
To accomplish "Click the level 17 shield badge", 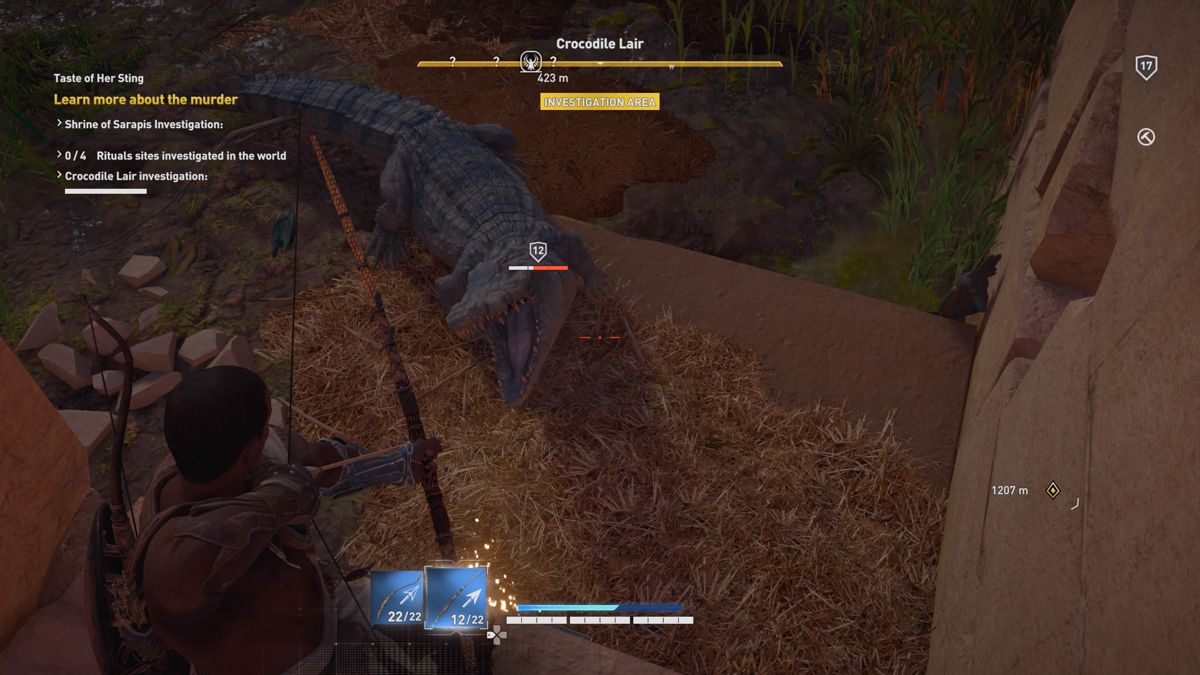I will click(1146, 68).
